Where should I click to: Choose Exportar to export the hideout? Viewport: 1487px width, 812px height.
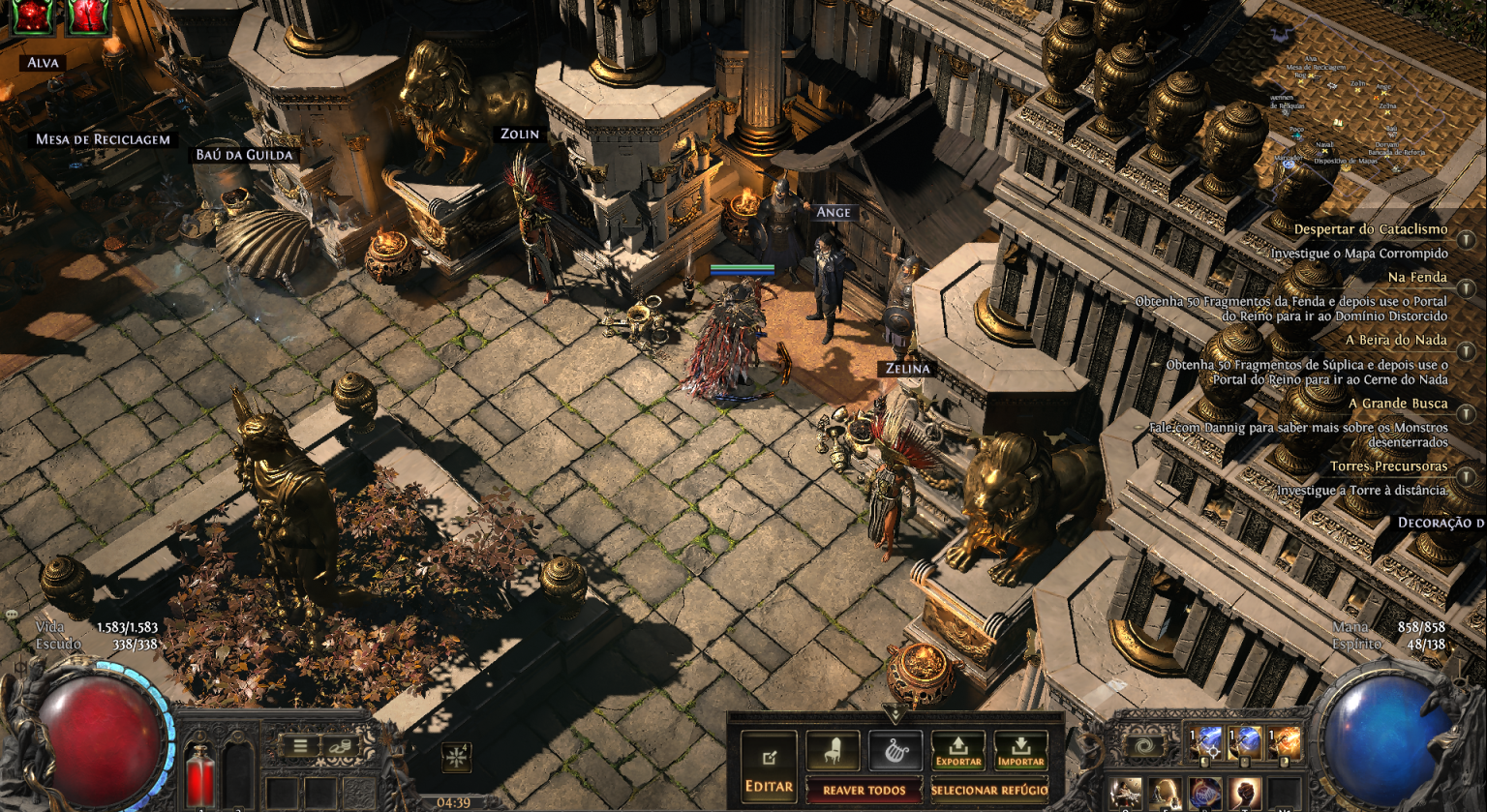958,751
